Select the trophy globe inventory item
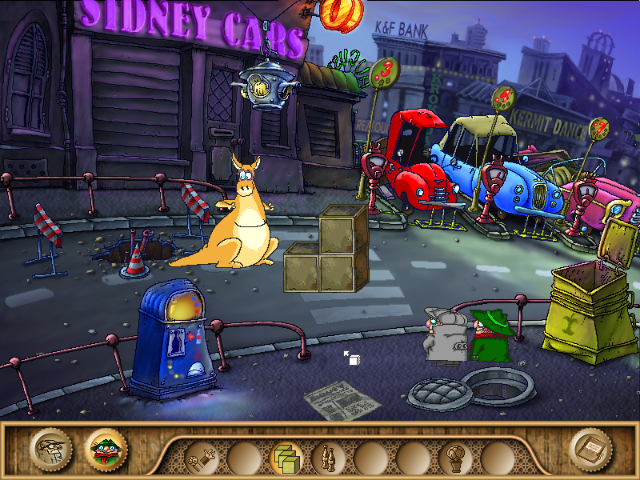The image size is (640, 480). [455, 459]
